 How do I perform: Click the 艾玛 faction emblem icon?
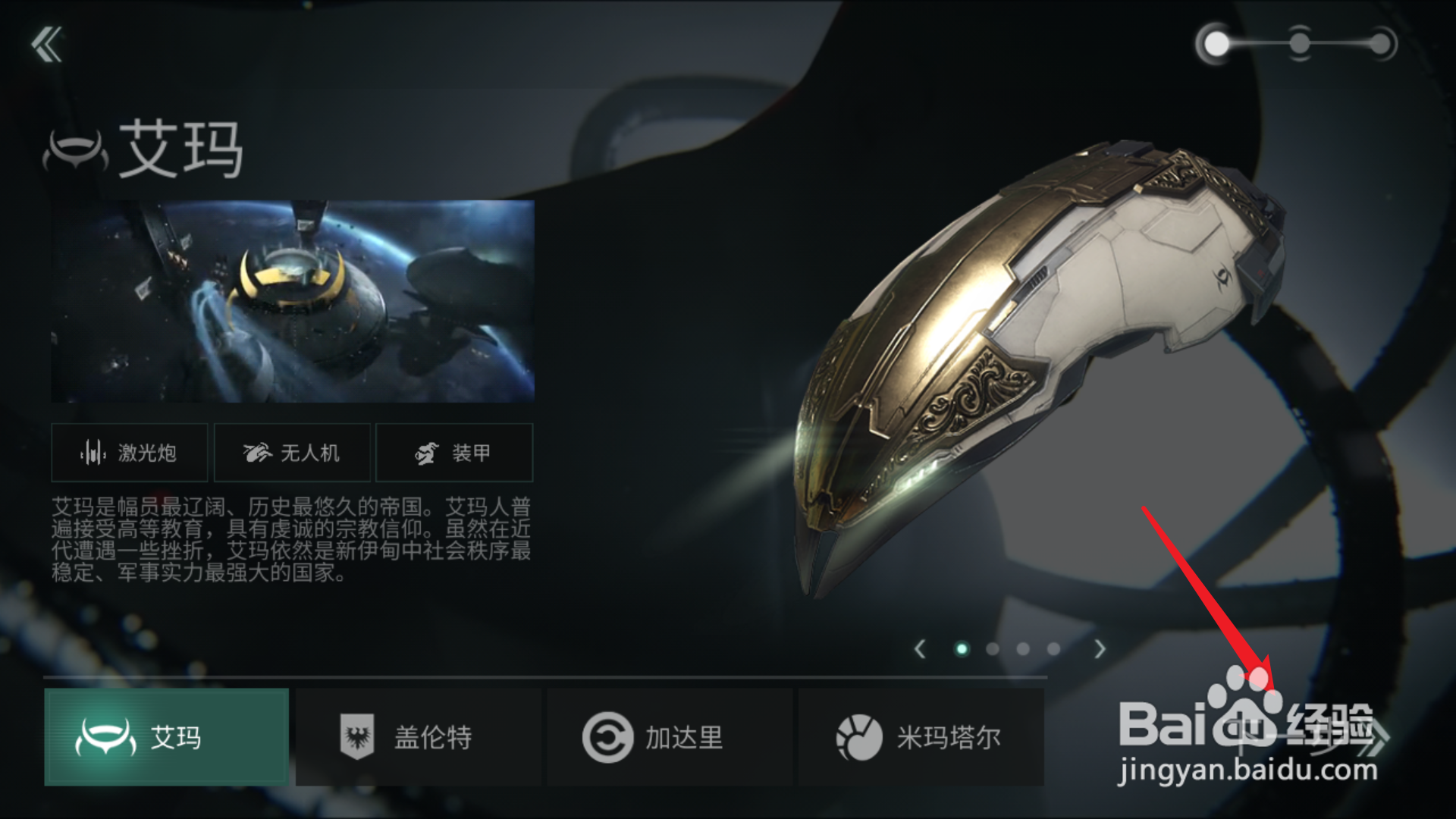[x=105, y=734]
